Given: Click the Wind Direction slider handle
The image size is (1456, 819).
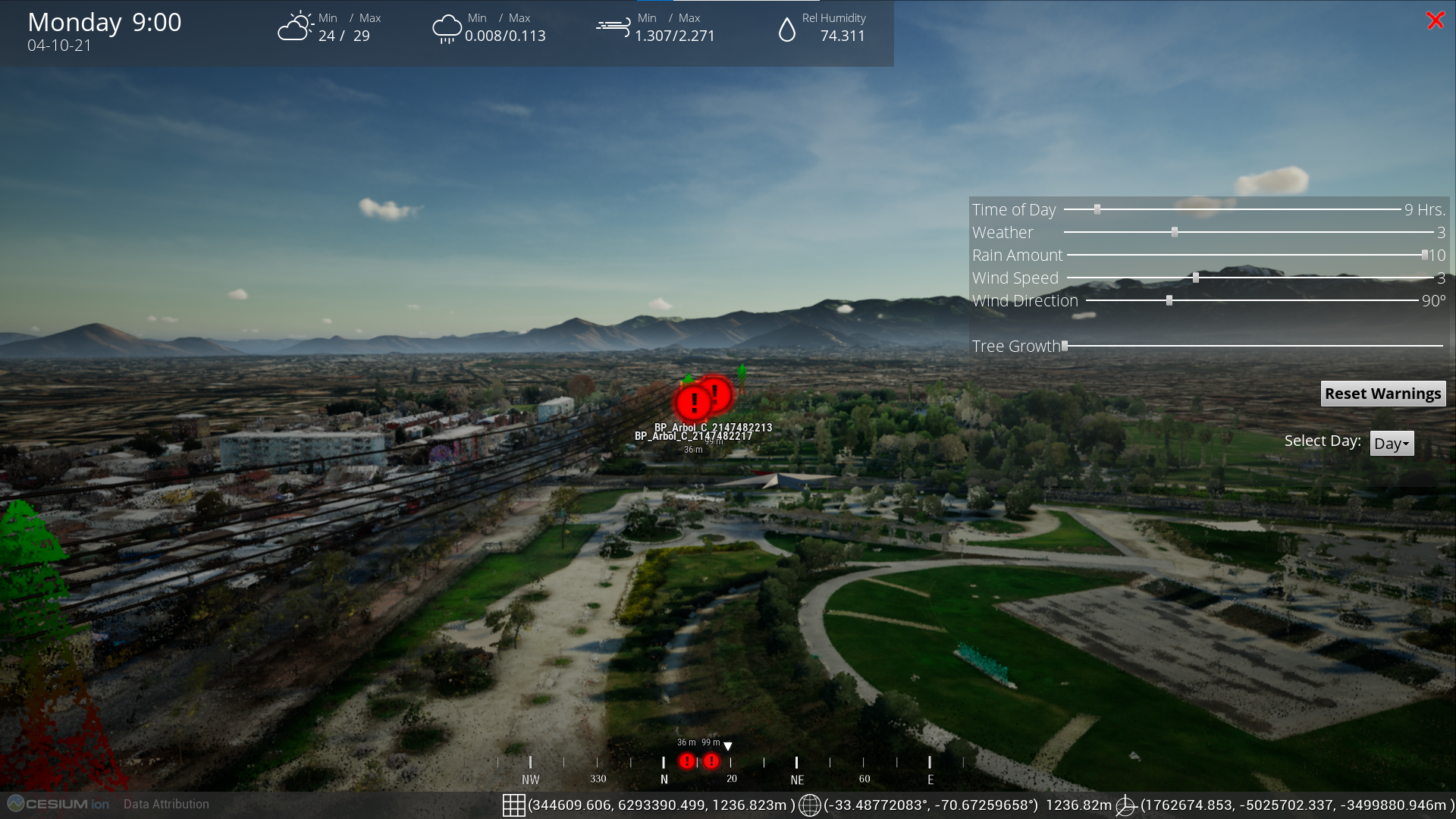Looking at the screenshot, I should (x=1169, y=300).
